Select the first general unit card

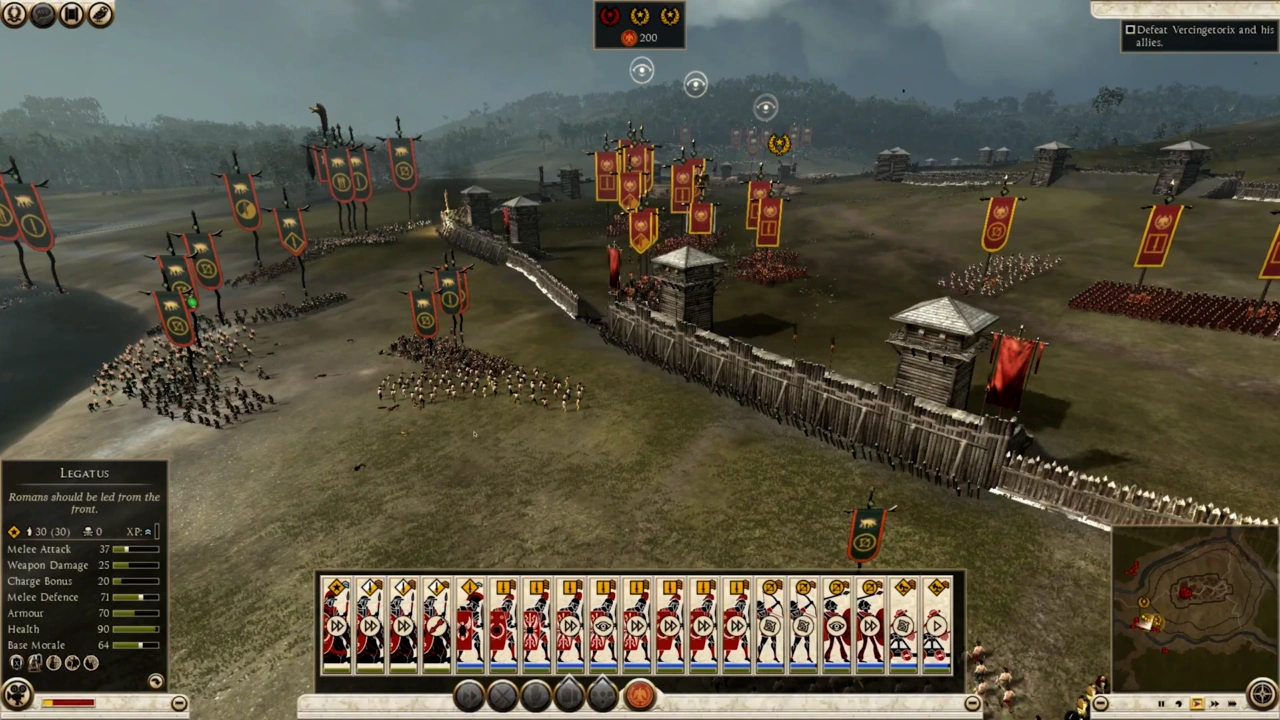[336, 624]
